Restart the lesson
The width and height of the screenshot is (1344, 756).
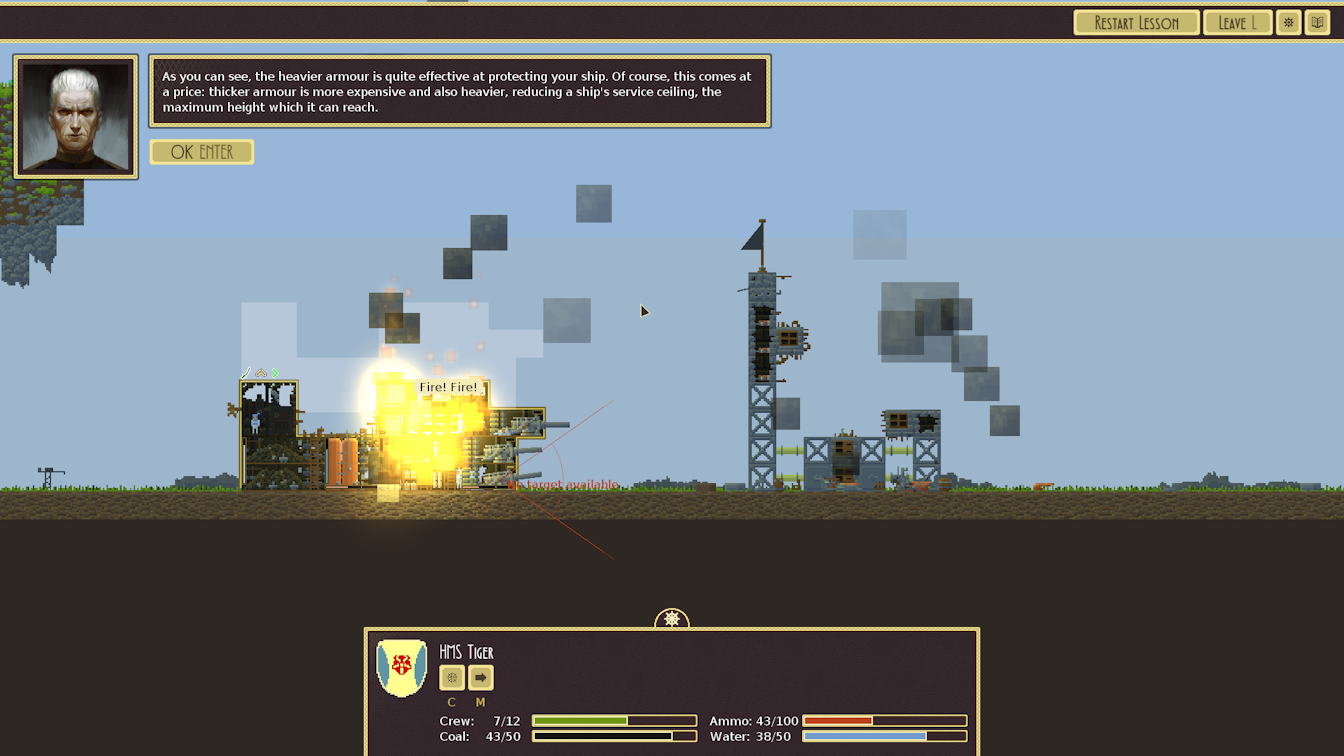click(1136, 23)
